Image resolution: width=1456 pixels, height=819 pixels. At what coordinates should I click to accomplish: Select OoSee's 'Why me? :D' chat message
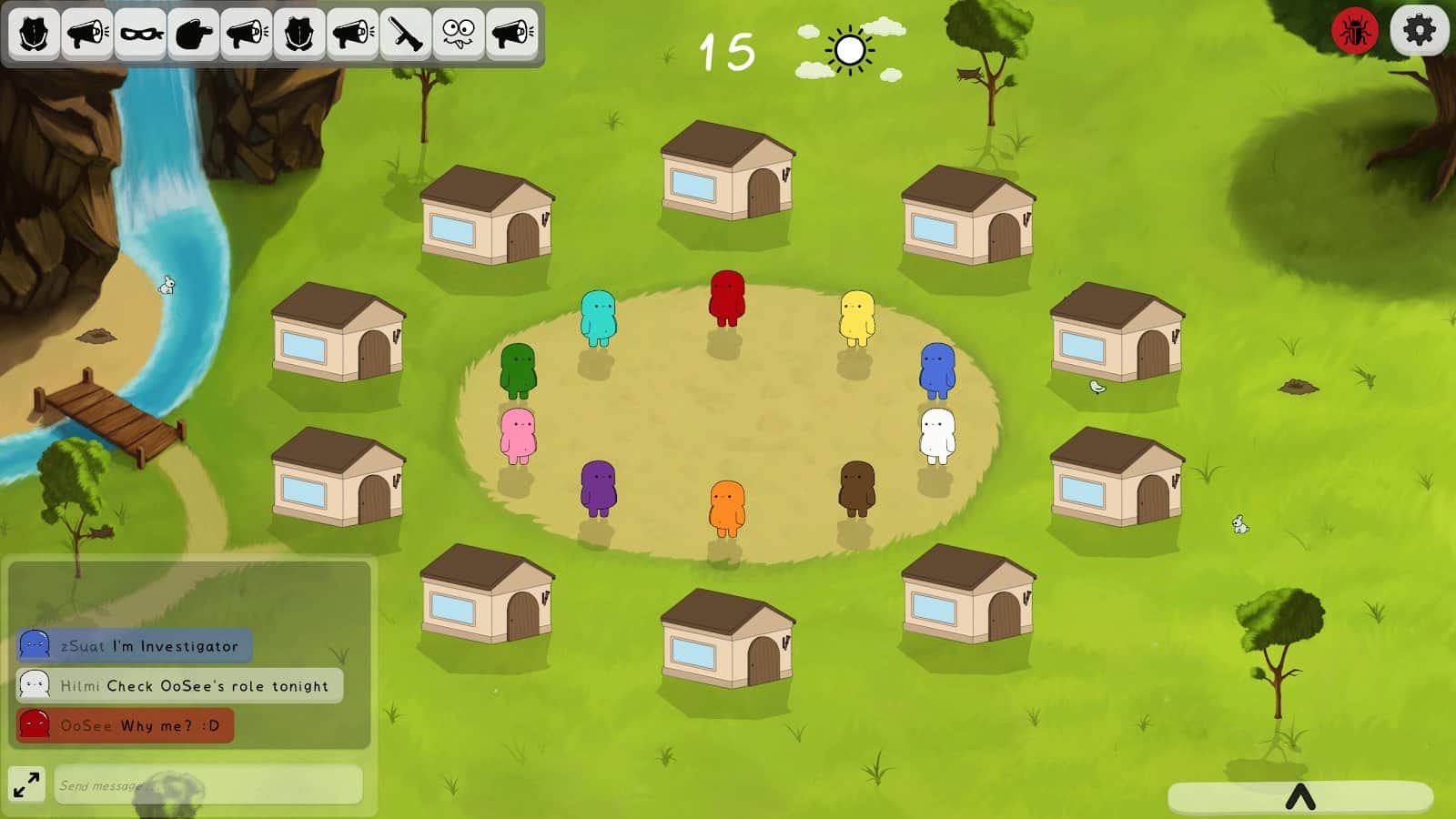pyautogui.click(x=125, y=725)
